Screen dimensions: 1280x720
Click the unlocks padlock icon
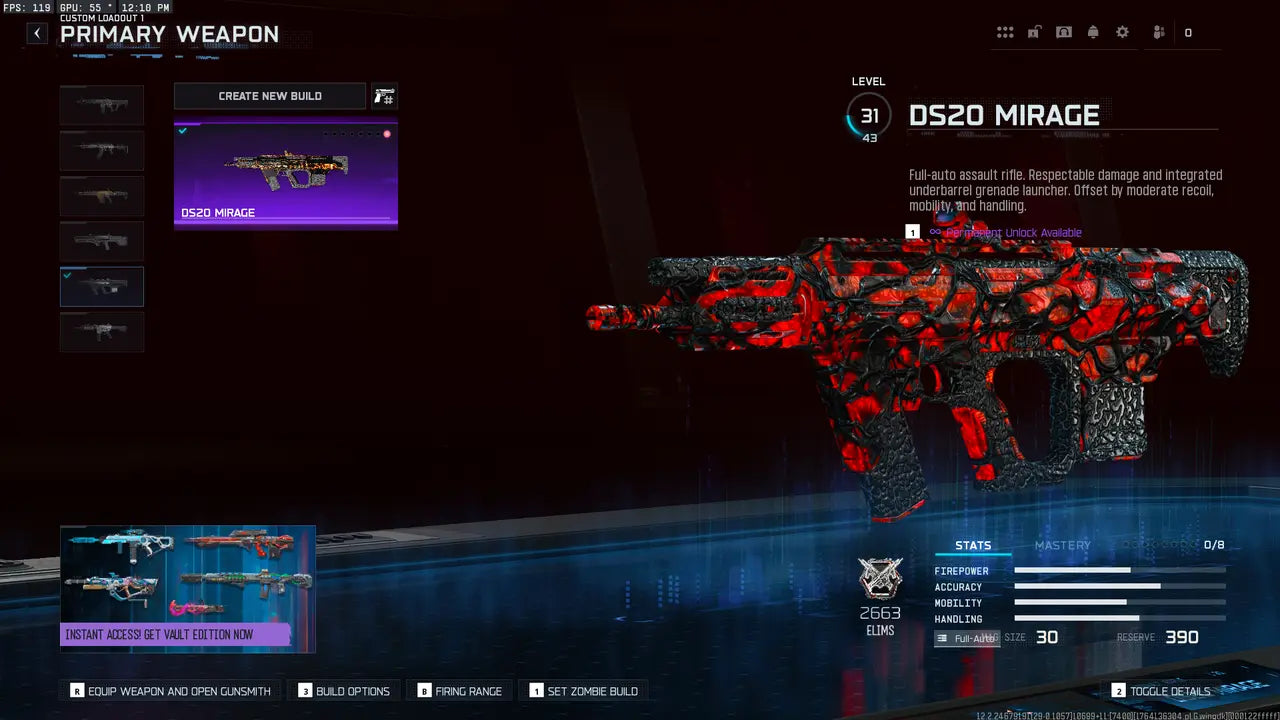pyautogui.click(x=1033, y=31)
